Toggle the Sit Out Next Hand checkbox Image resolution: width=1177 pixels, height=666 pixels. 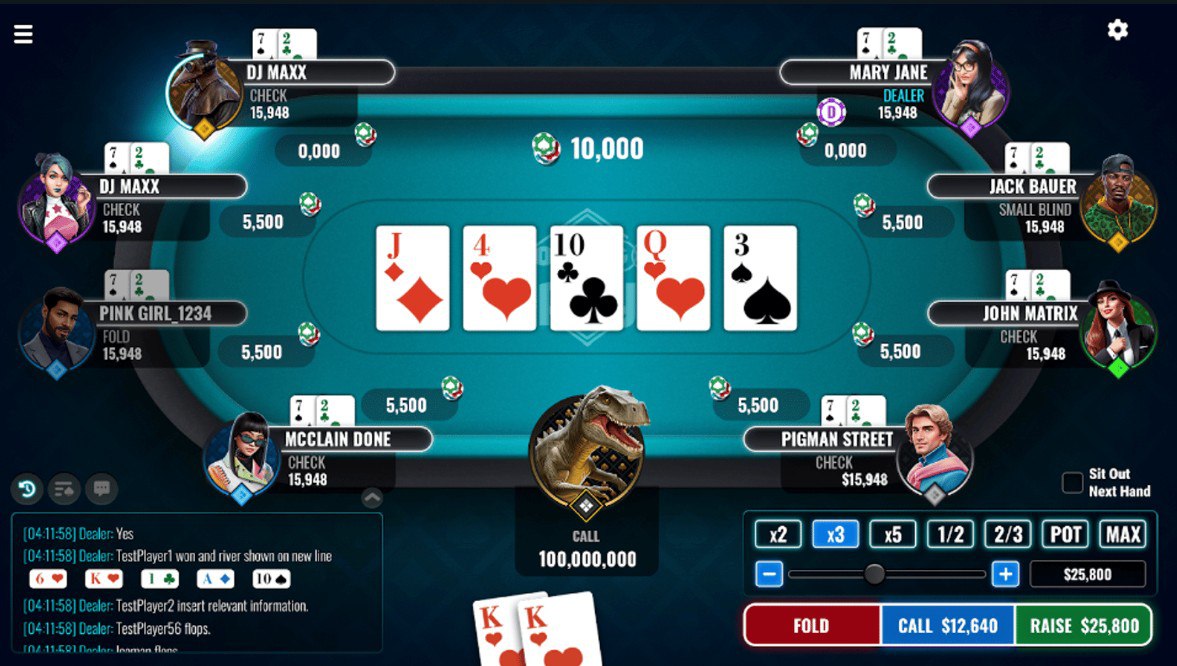click(1072, 483)
